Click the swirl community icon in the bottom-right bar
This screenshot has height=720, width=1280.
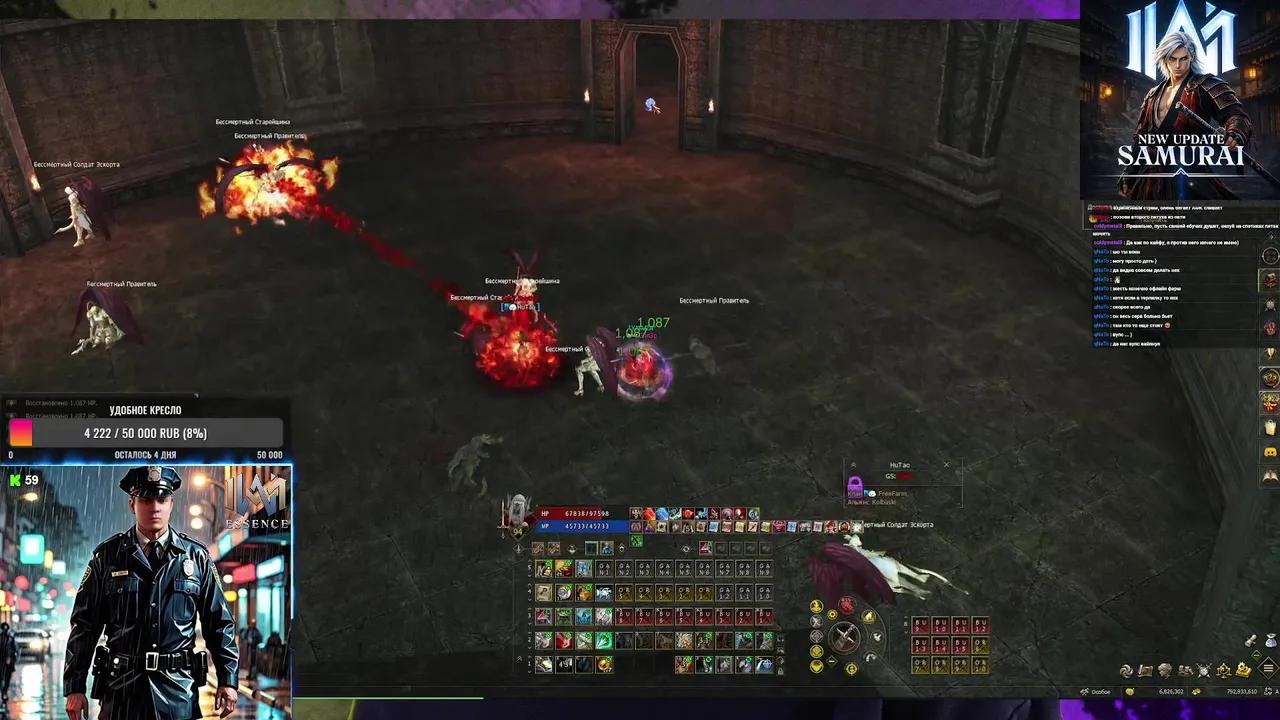coord(1127,670)
